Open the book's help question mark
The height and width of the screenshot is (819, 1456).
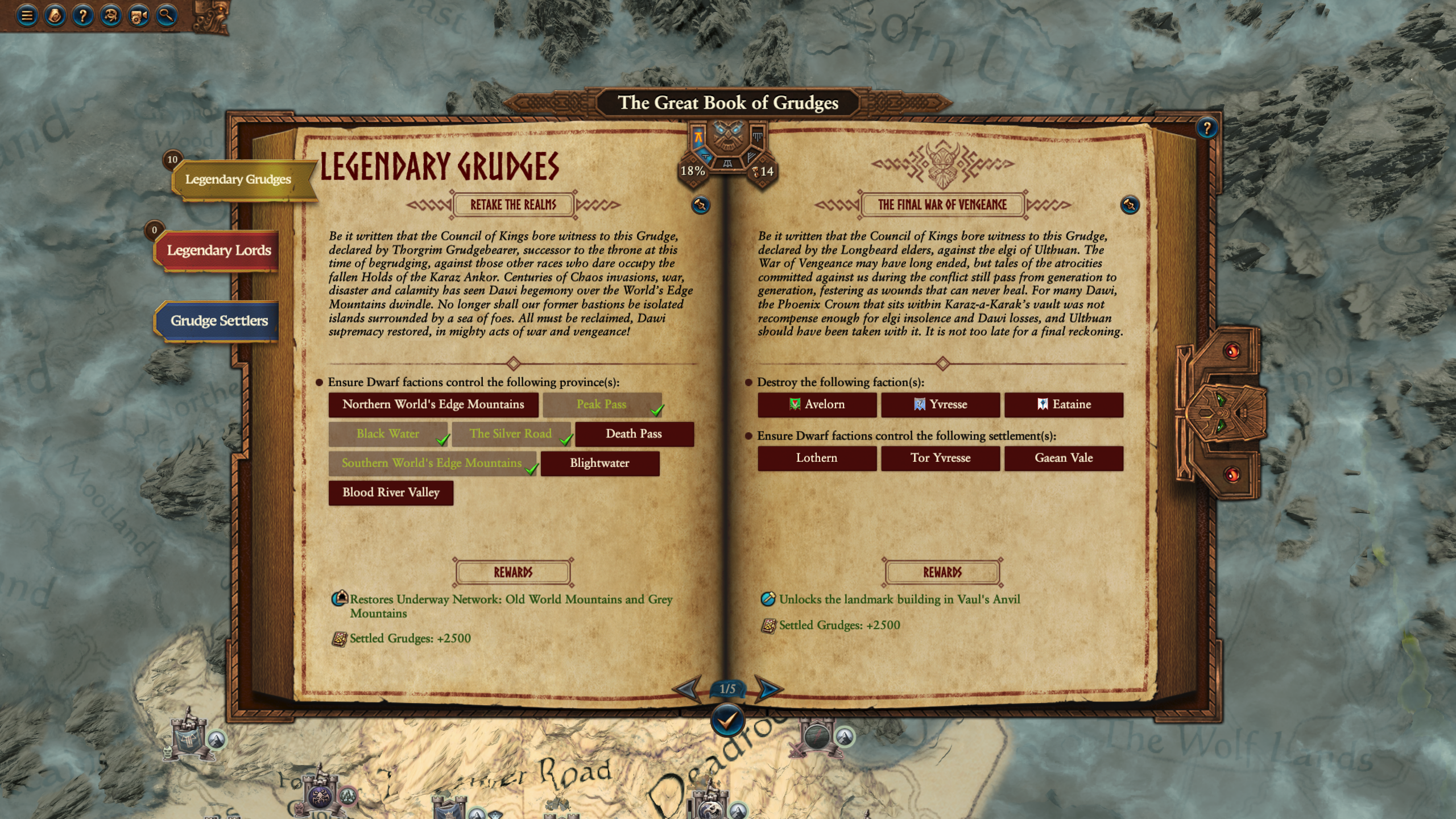(1206, 129)
